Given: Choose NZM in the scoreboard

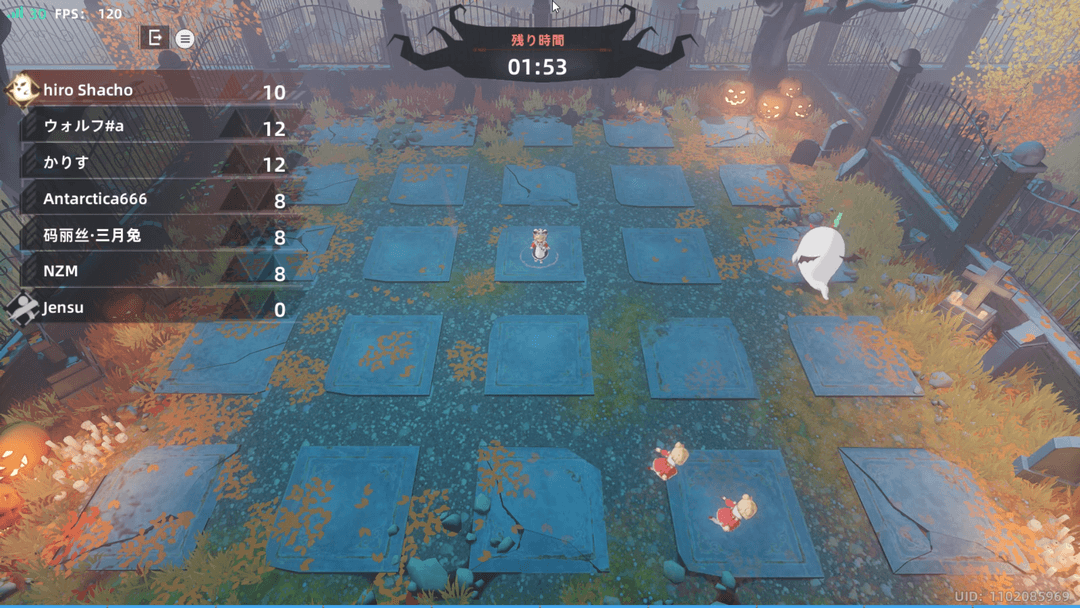Looking at the screenshot, I should click(x=150, y=272).
